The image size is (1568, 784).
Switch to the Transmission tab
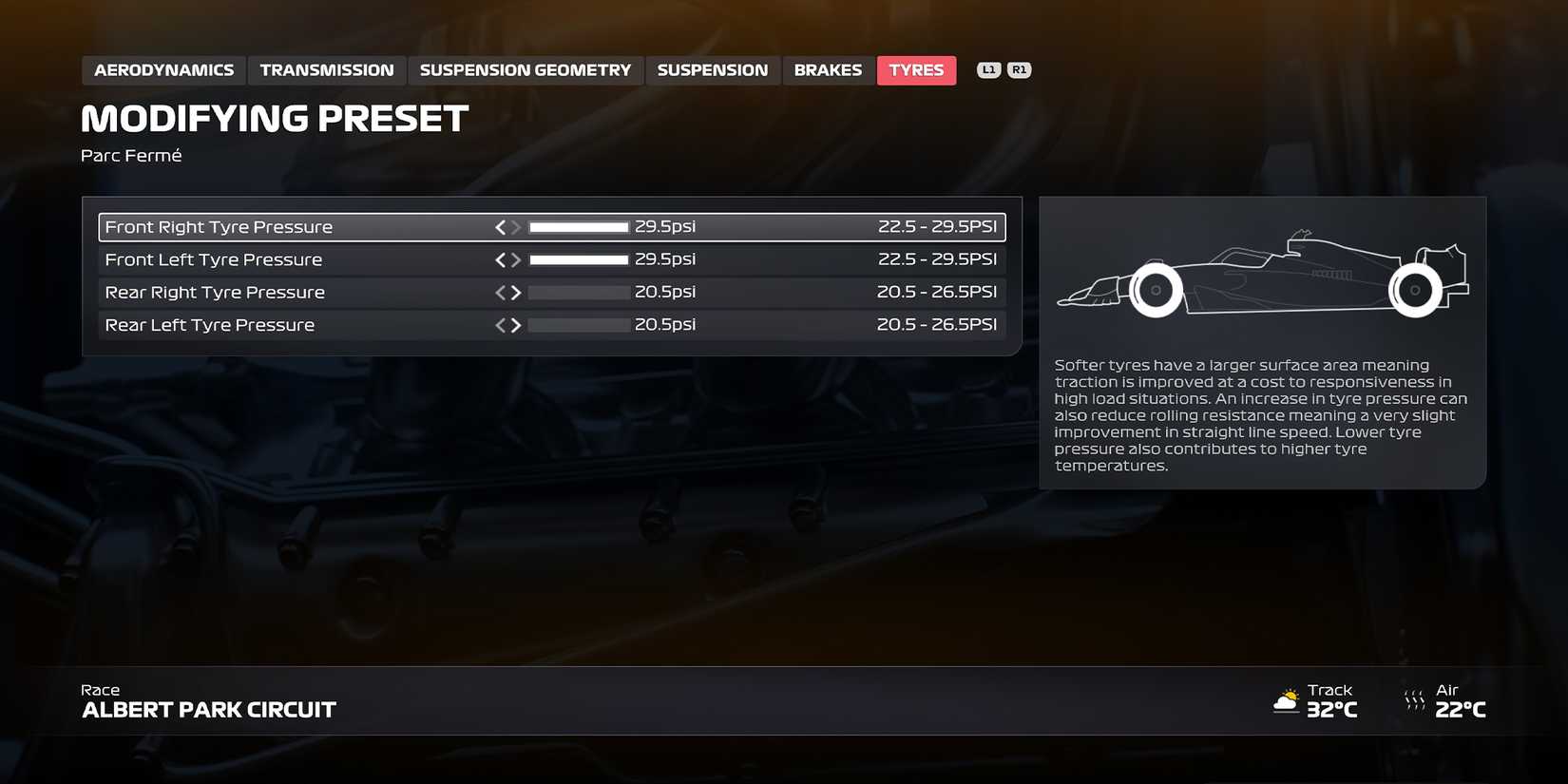[x=326, y=69]
